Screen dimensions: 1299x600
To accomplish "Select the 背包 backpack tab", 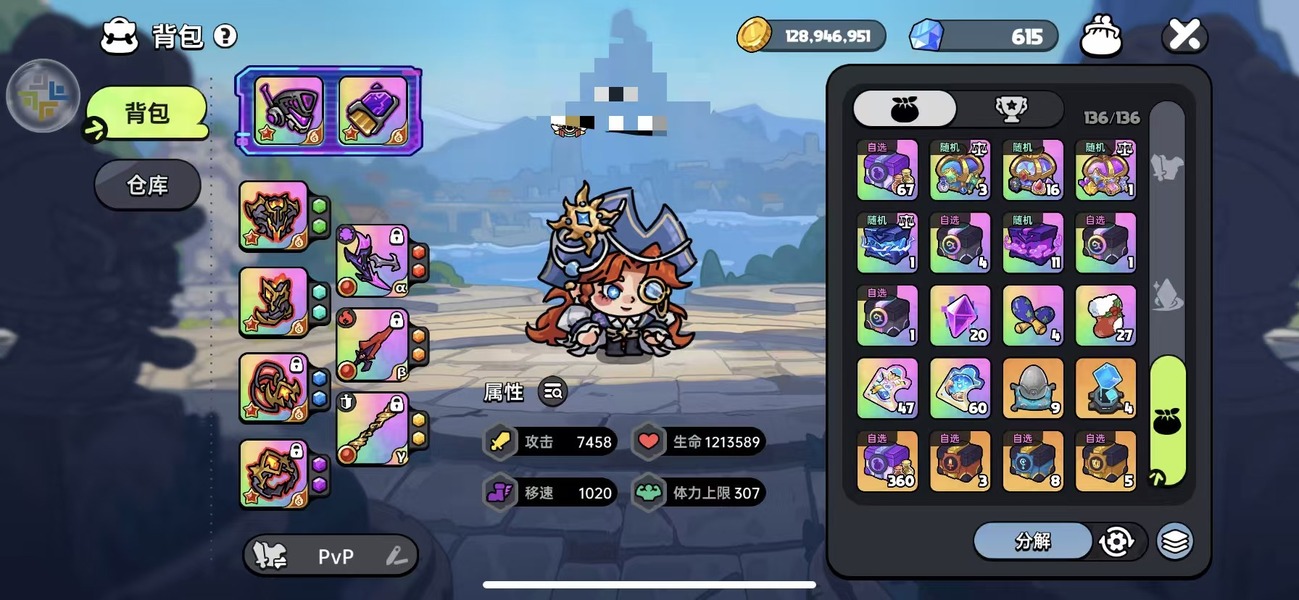I will point(147,113).
